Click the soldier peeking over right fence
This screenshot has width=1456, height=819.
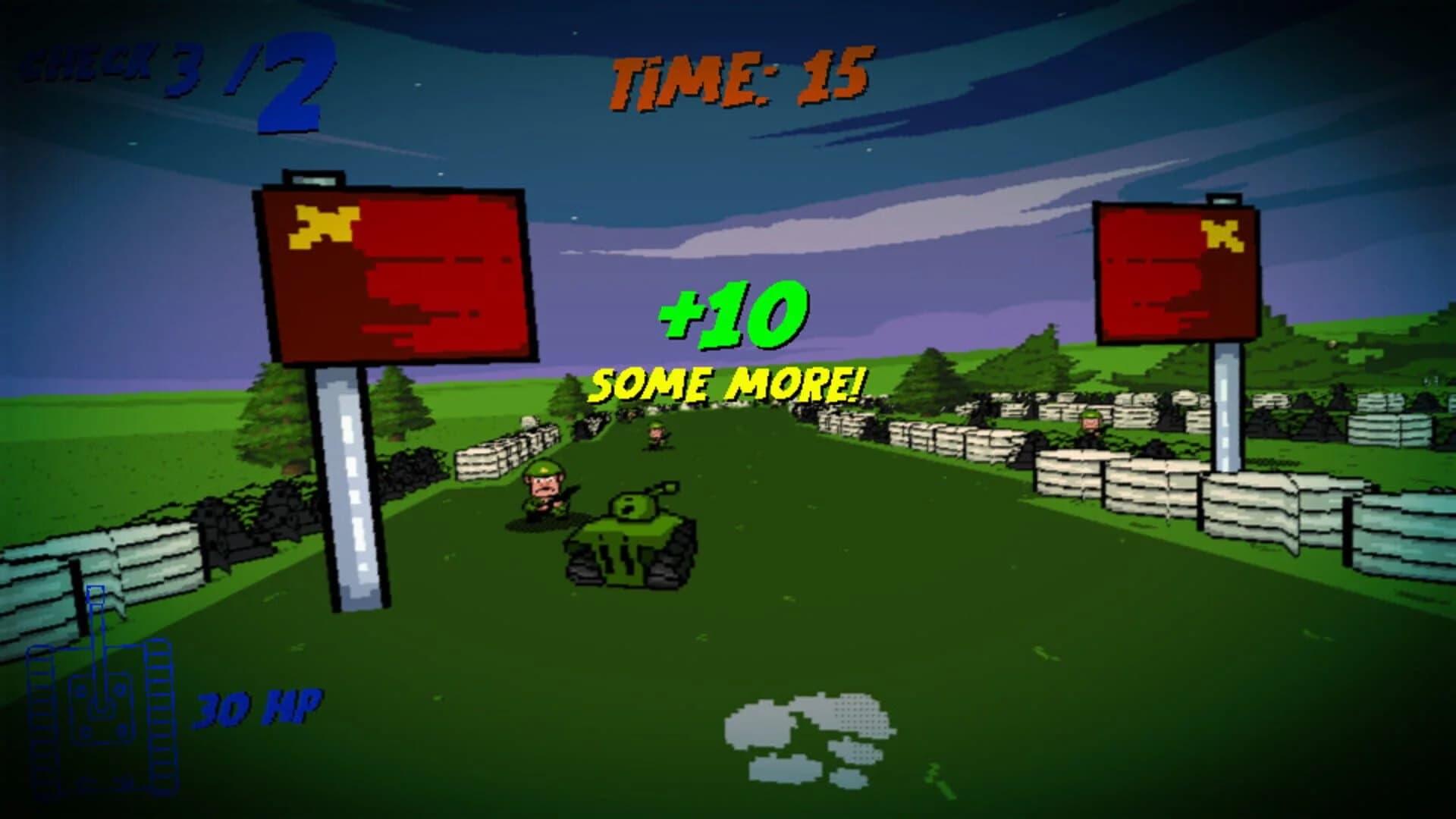click(1088, 421)
